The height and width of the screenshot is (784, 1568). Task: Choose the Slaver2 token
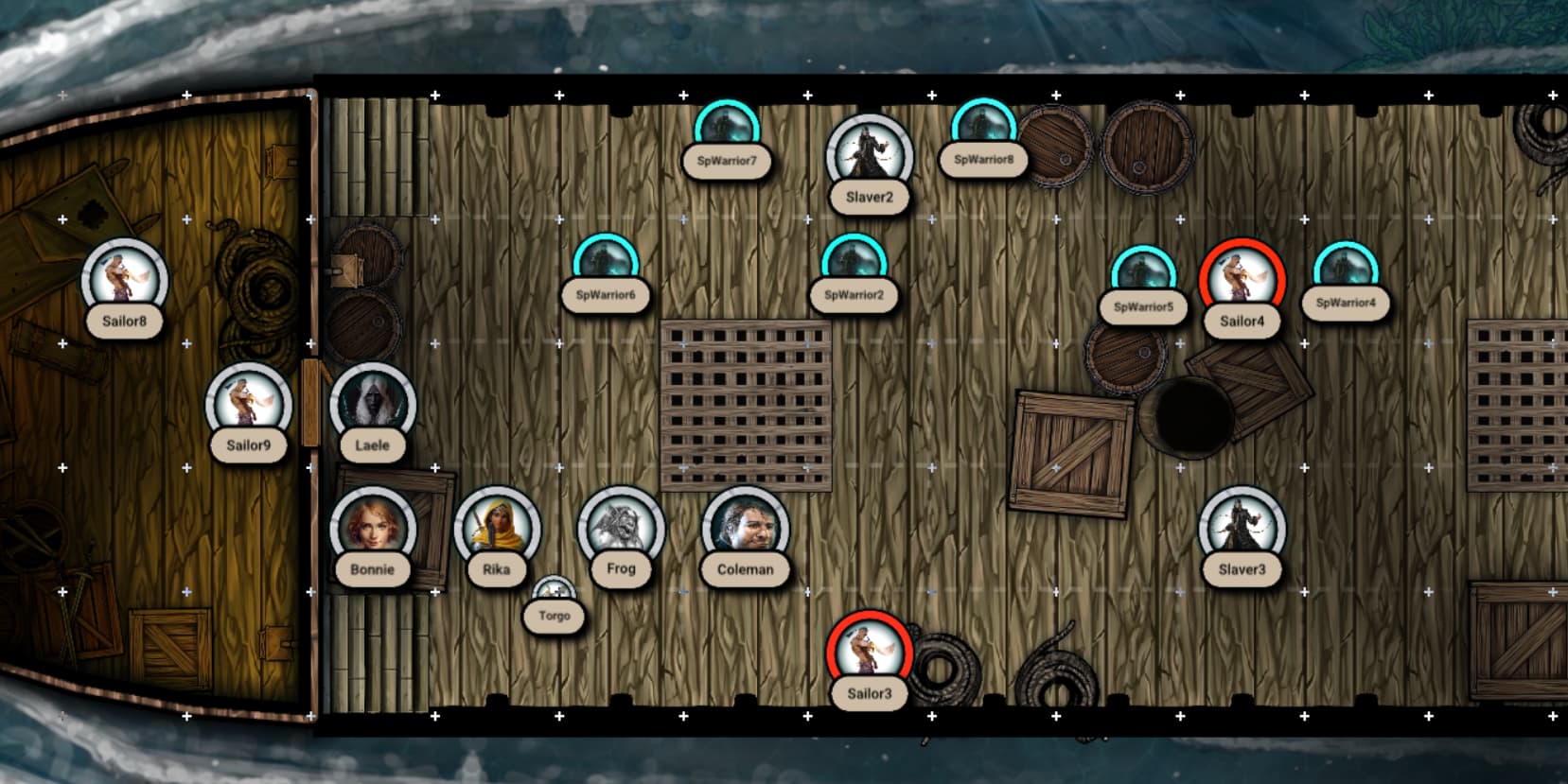pos(869,157)
